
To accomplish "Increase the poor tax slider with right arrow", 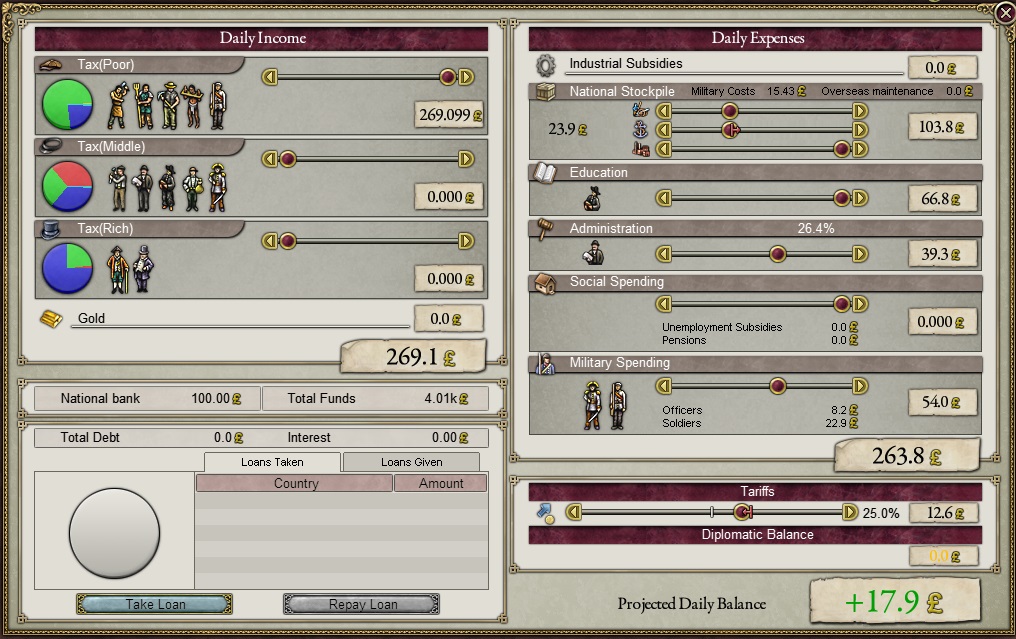I will coord(466,77).
